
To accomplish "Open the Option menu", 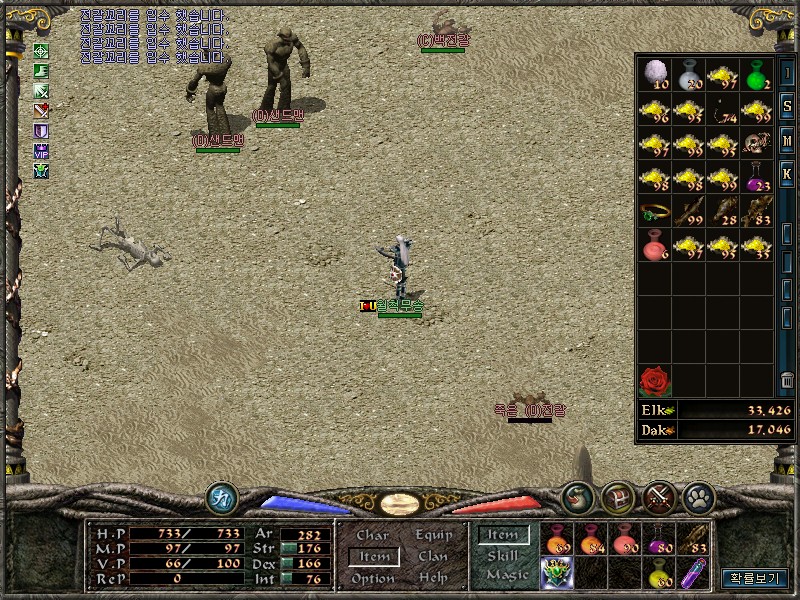I will click(x=372, y=578).
